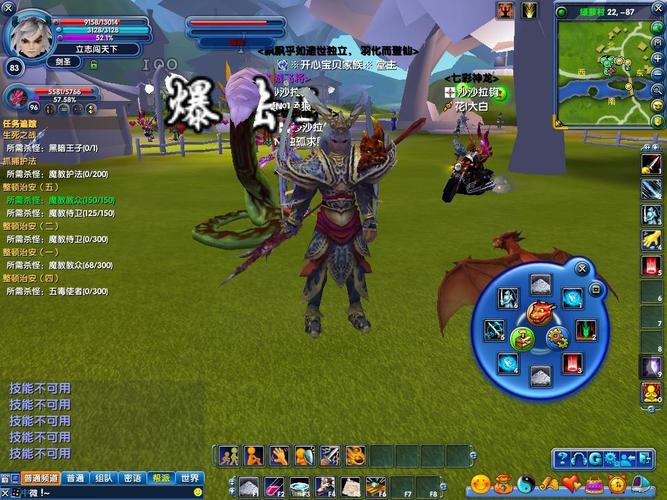Open the help question mark button

pyautogui.click(x=564, y=459)
